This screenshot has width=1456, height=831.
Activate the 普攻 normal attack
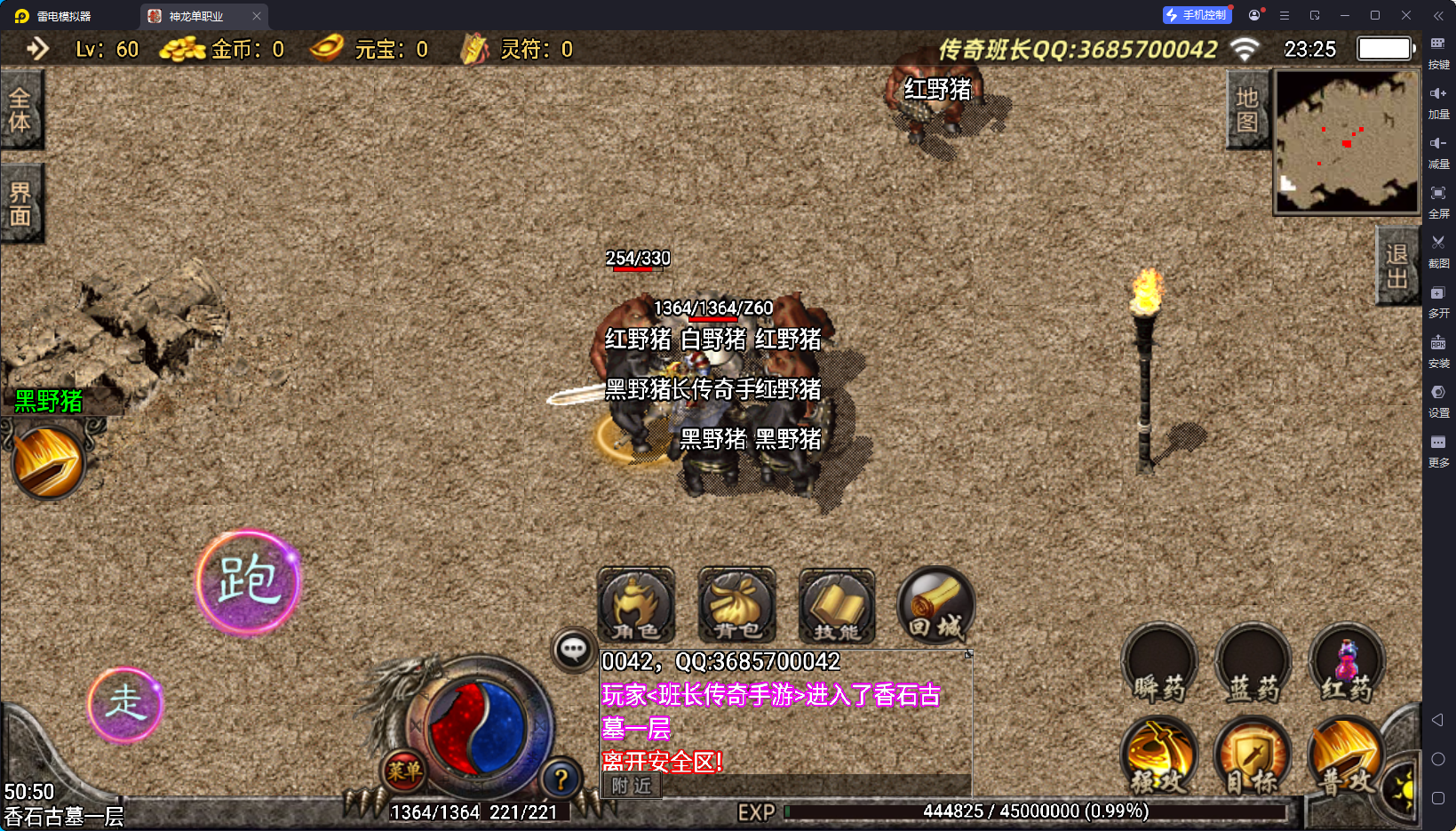click(x=1345, y=756)
